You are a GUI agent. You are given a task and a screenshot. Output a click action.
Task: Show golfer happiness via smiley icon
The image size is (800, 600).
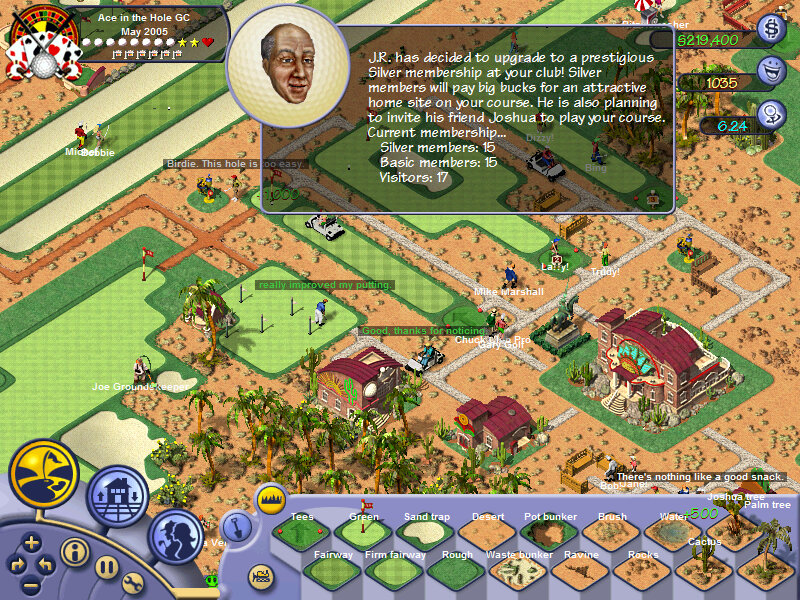click(x=771, y=71)
